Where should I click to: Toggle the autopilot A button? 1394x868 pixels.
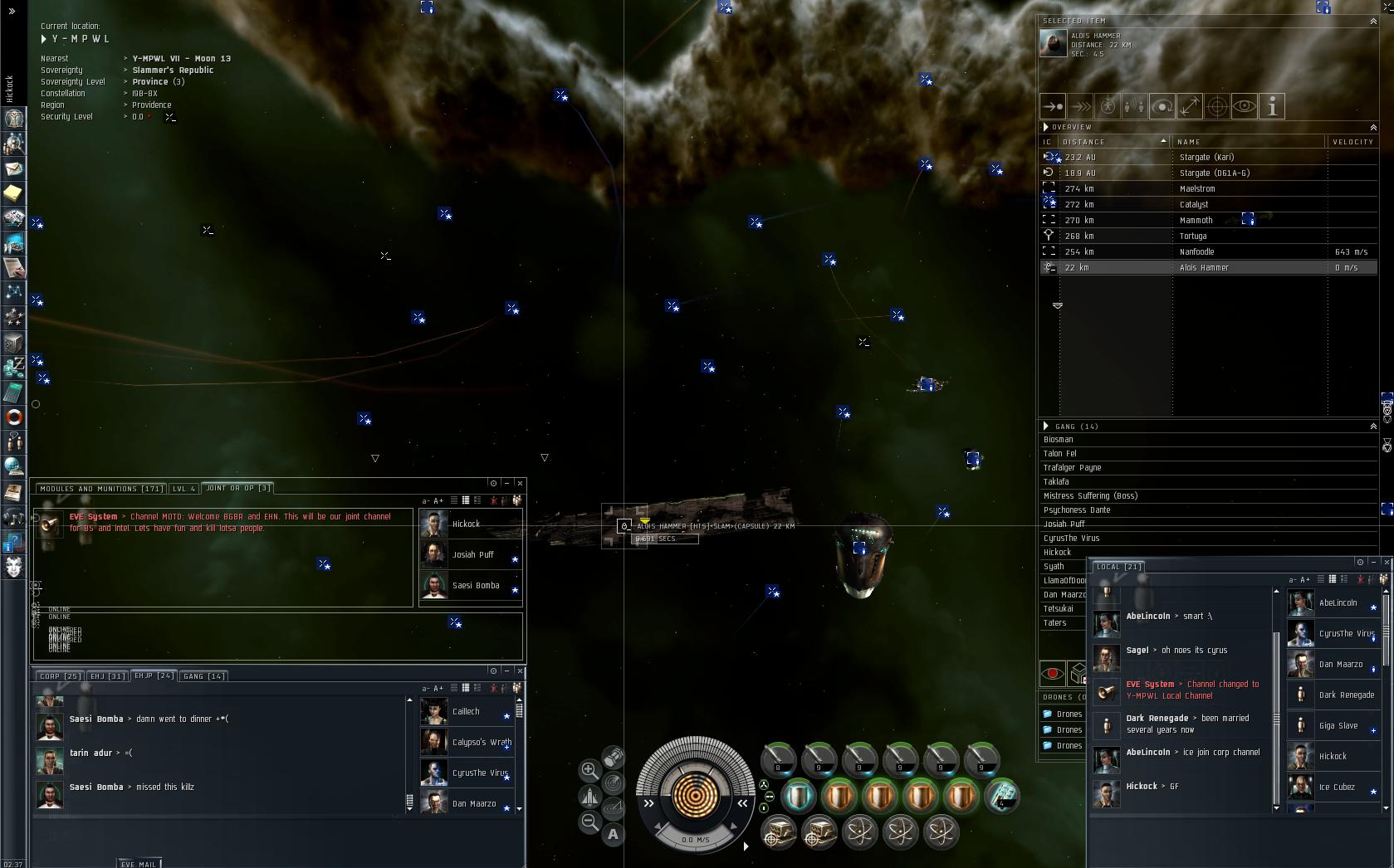pos(613,834)
